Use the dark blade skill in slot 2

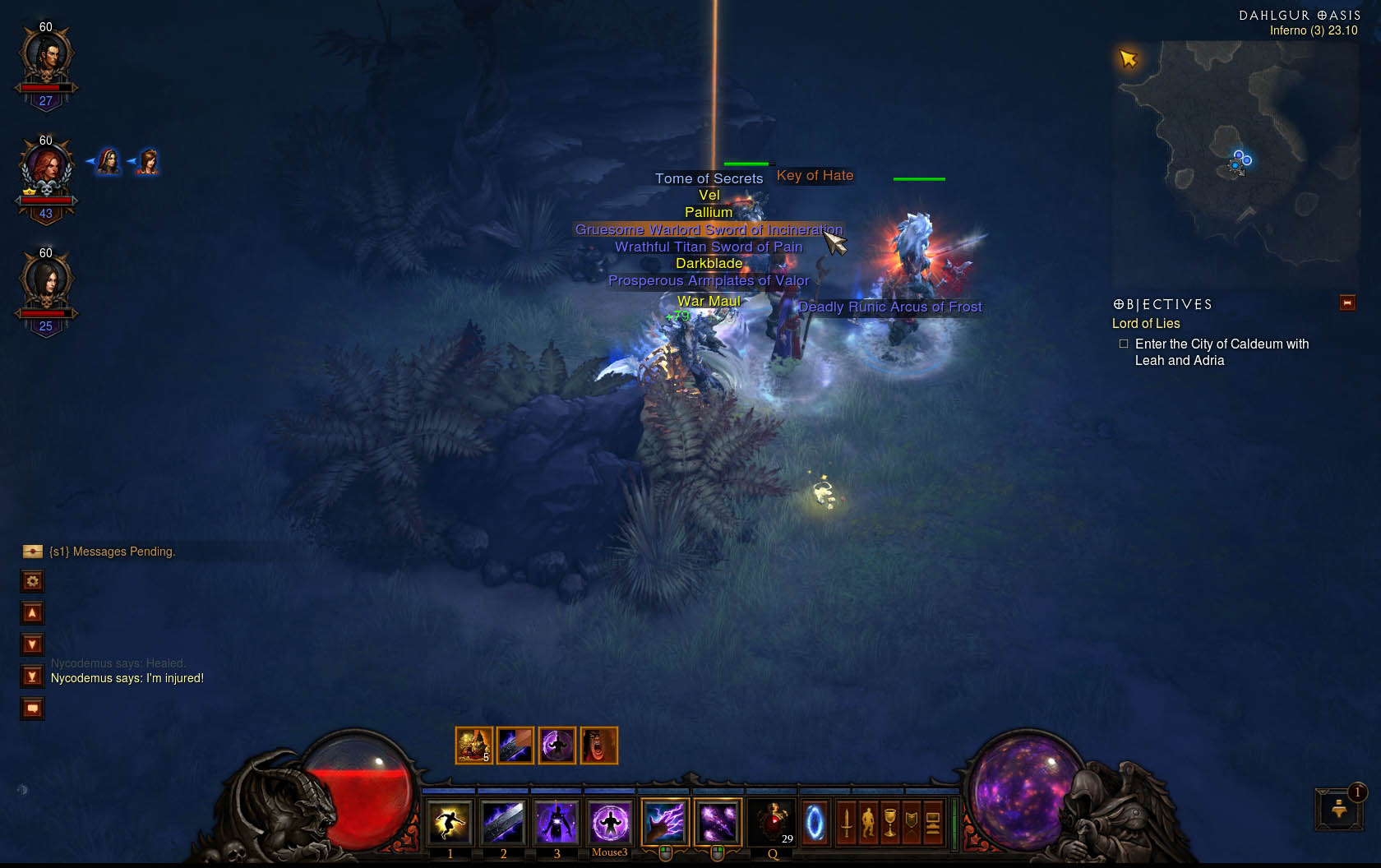pyautogui.click(x=503, y=823)
